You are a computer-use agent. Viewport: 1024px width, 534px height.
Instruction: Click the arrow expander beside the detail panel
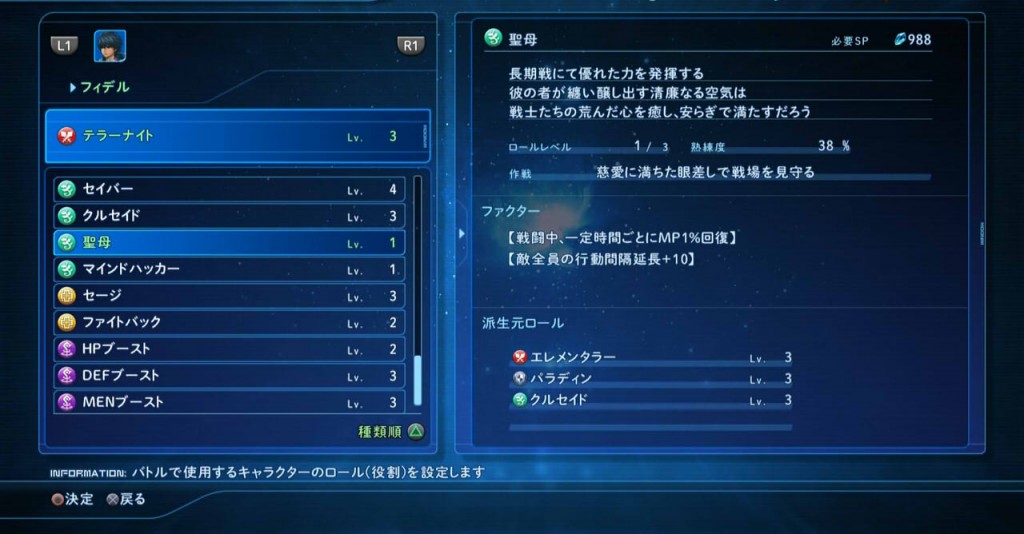(x=461, y=233)
